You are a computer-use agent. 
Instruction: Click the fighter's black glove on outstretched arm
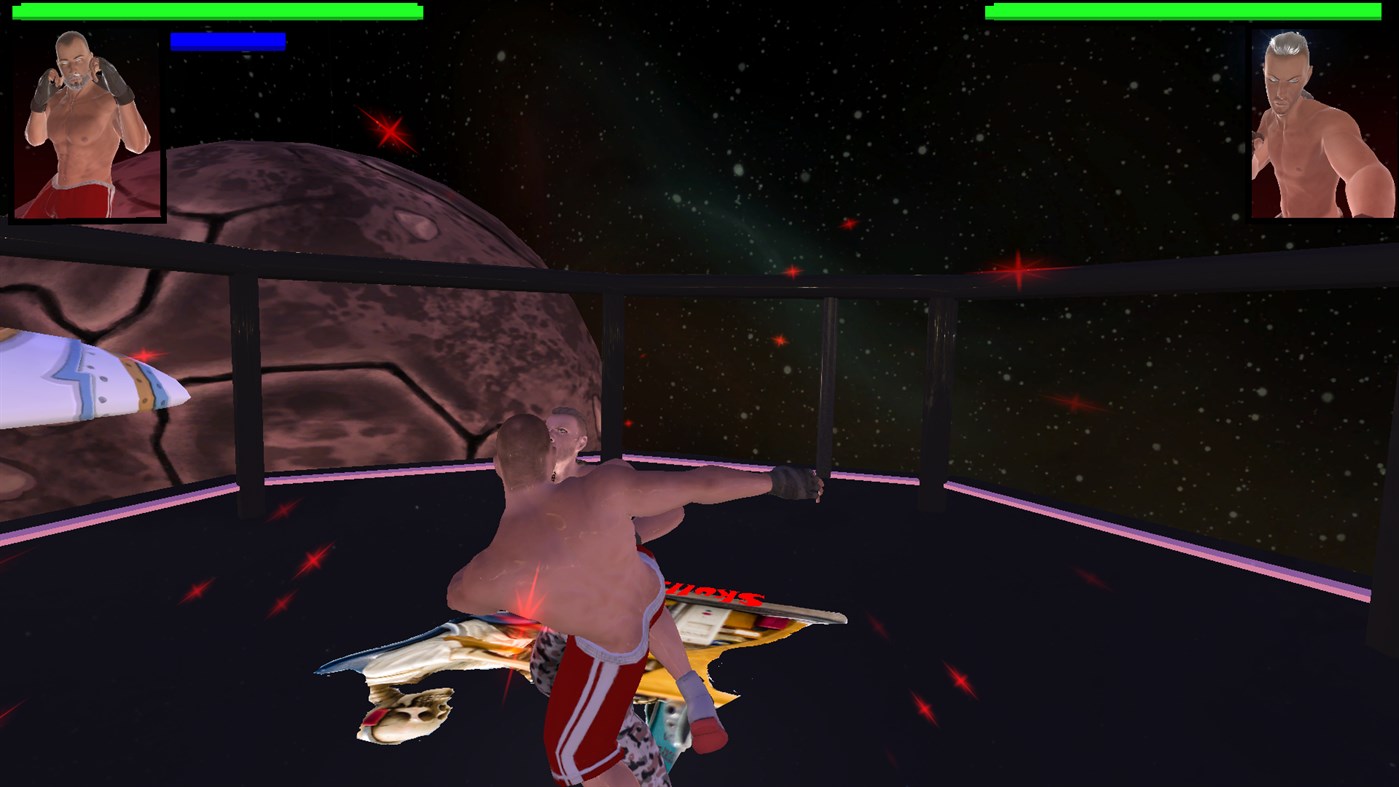point(797,485)
